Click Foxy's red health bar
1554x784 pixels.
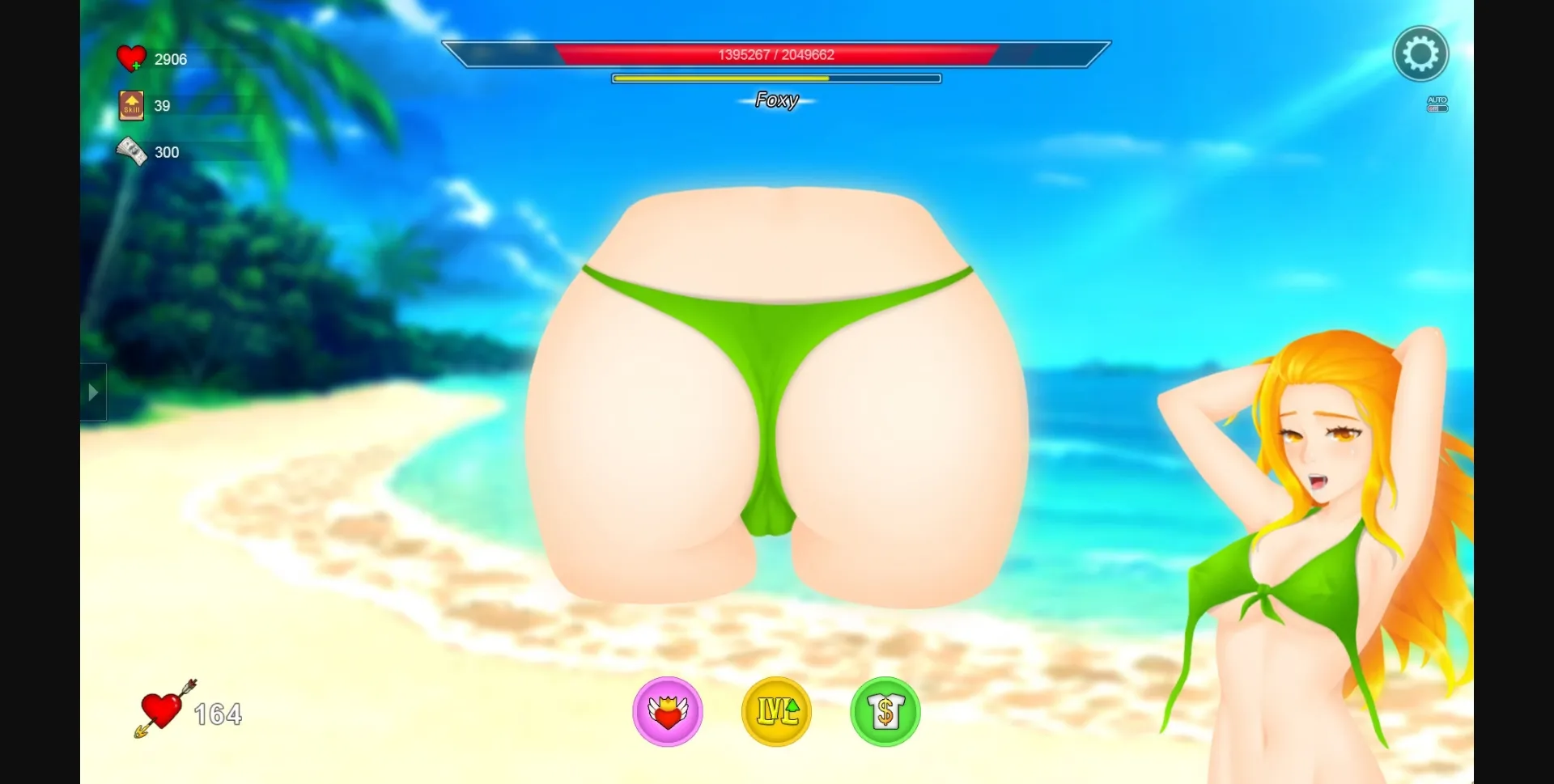point(775,54)
